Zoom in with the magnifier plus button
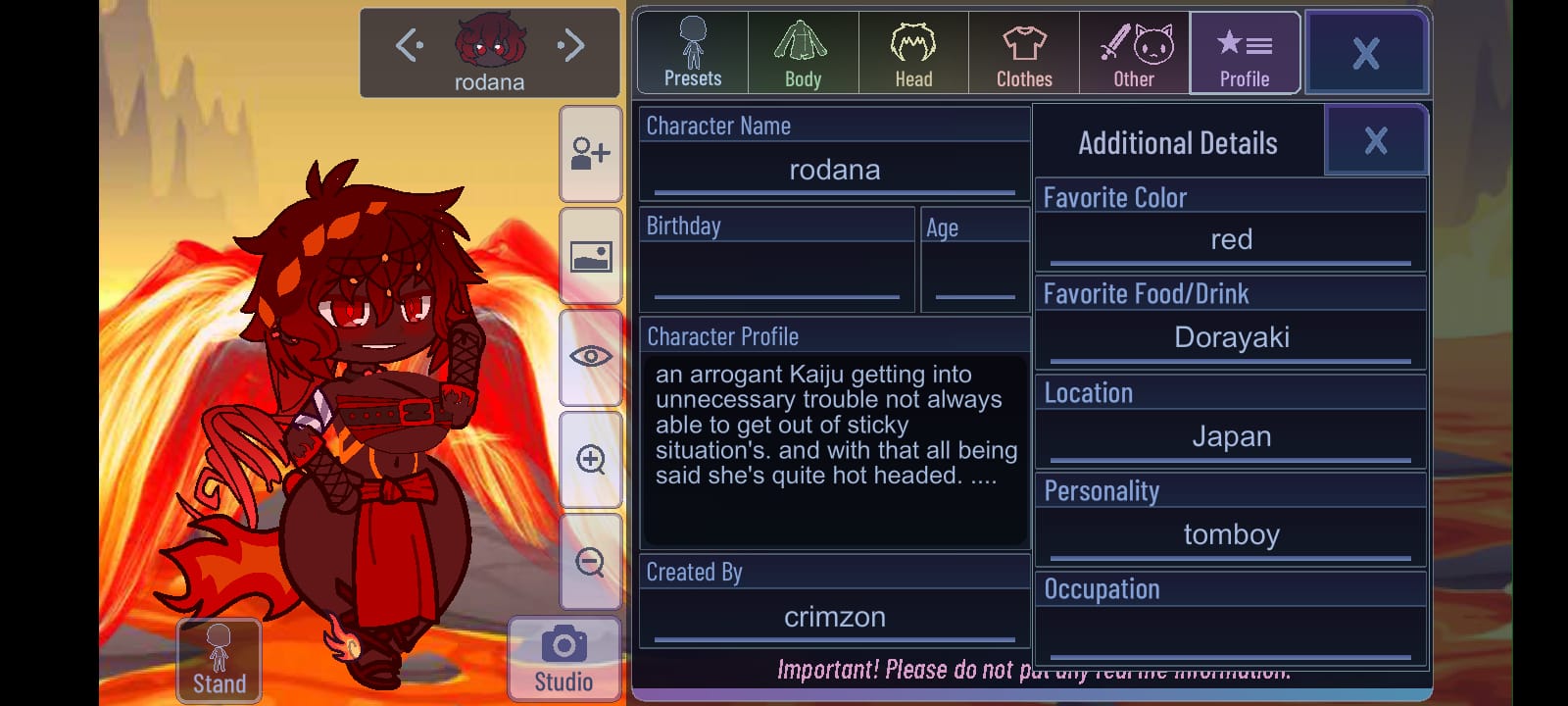 point(591,460)
